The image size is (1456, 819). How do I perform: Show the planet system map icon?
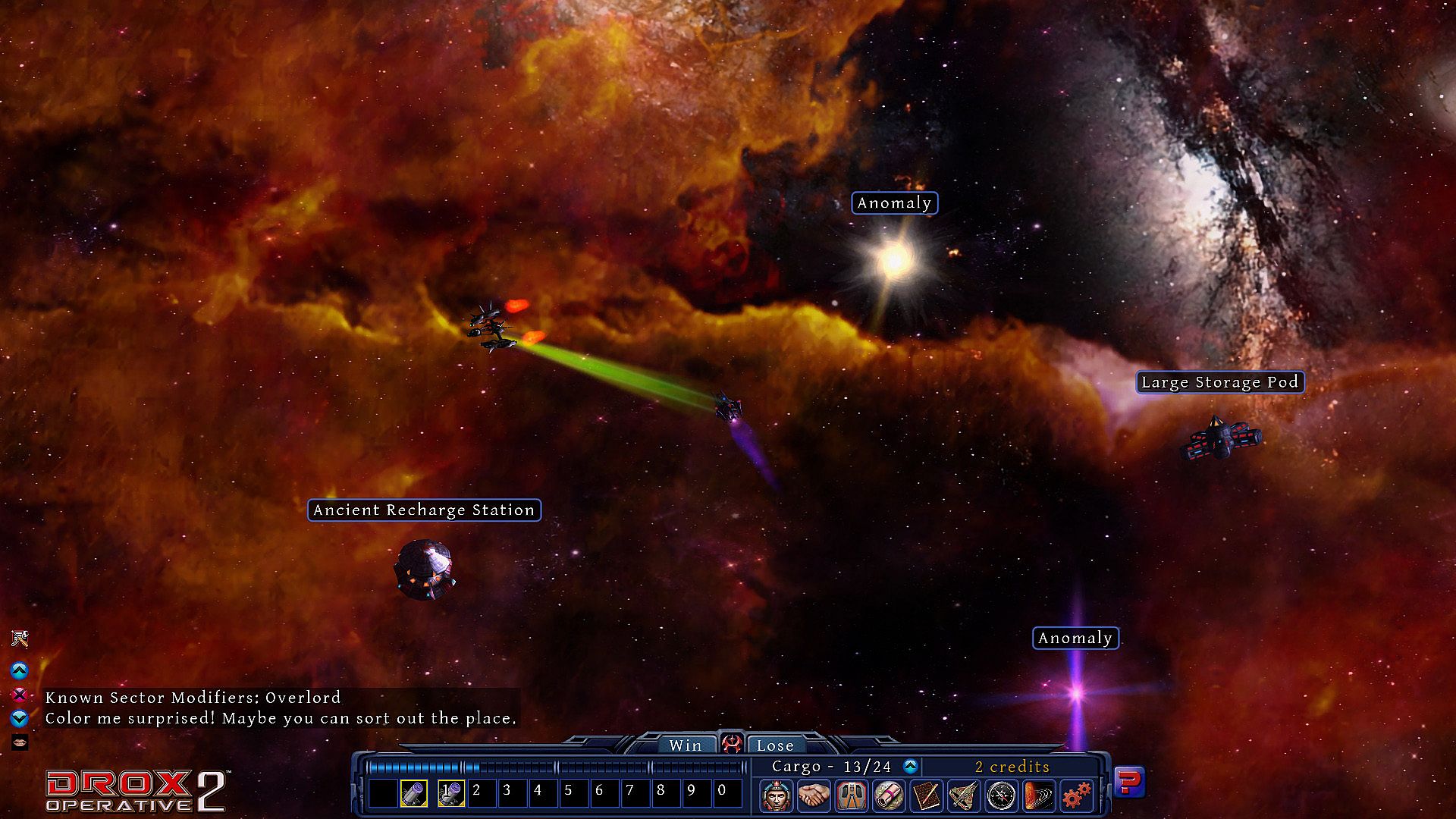click(1039, 795)
